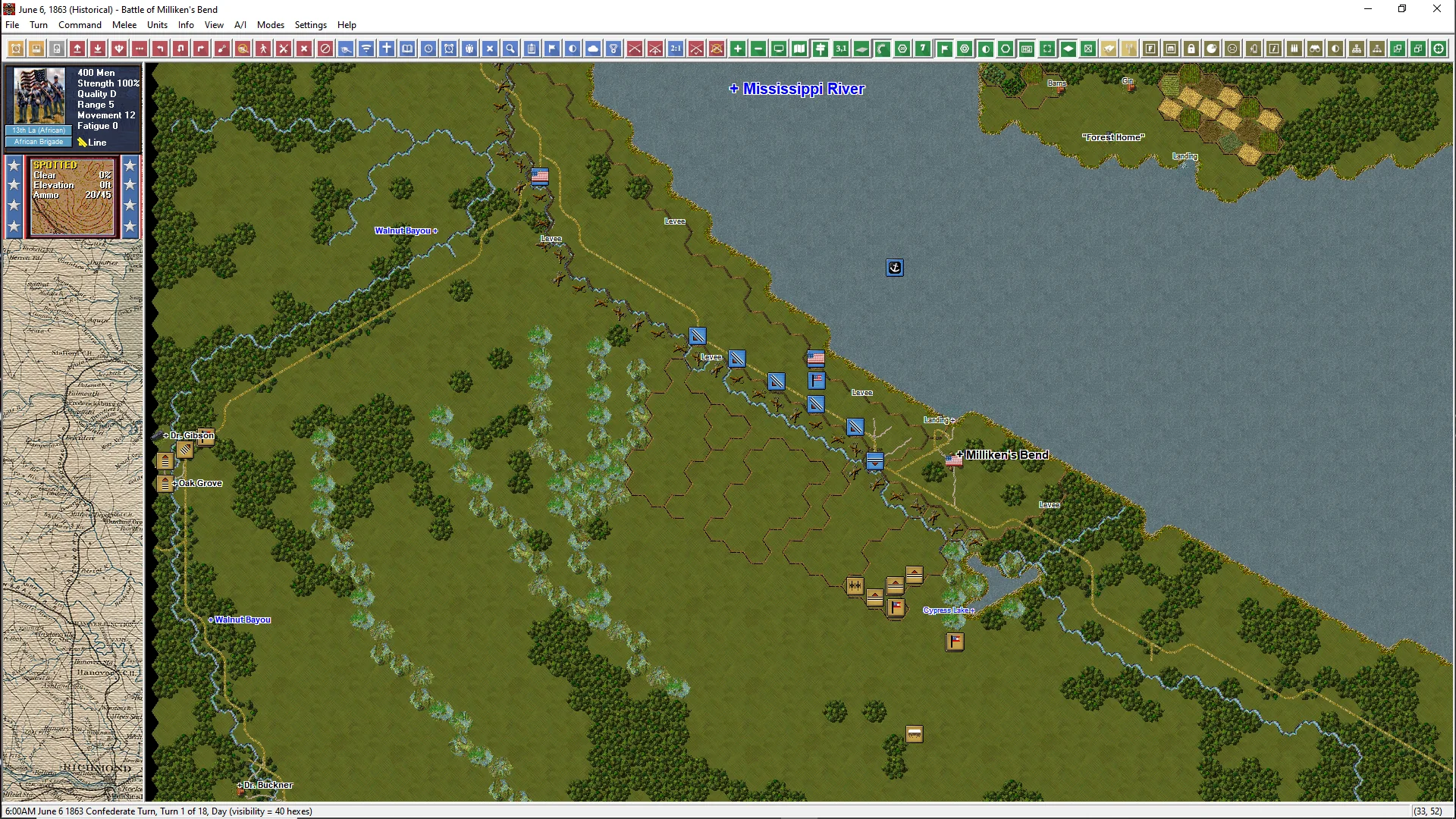
Task: Select the 13th La (African) unit portrait
Action: (x=39, y=97)
